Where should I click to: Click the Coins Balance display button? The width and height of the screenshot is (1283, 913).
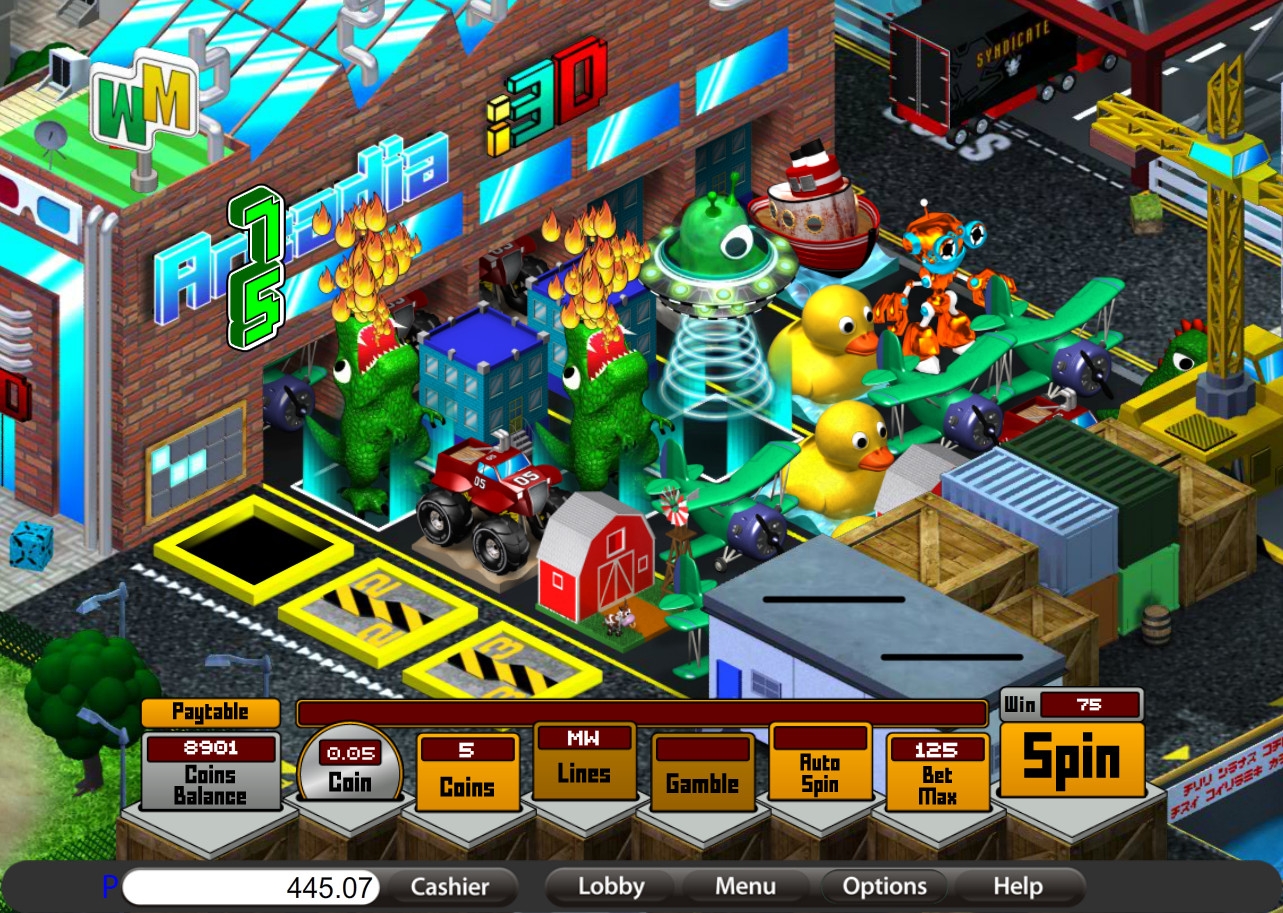(x=210, y=774)
